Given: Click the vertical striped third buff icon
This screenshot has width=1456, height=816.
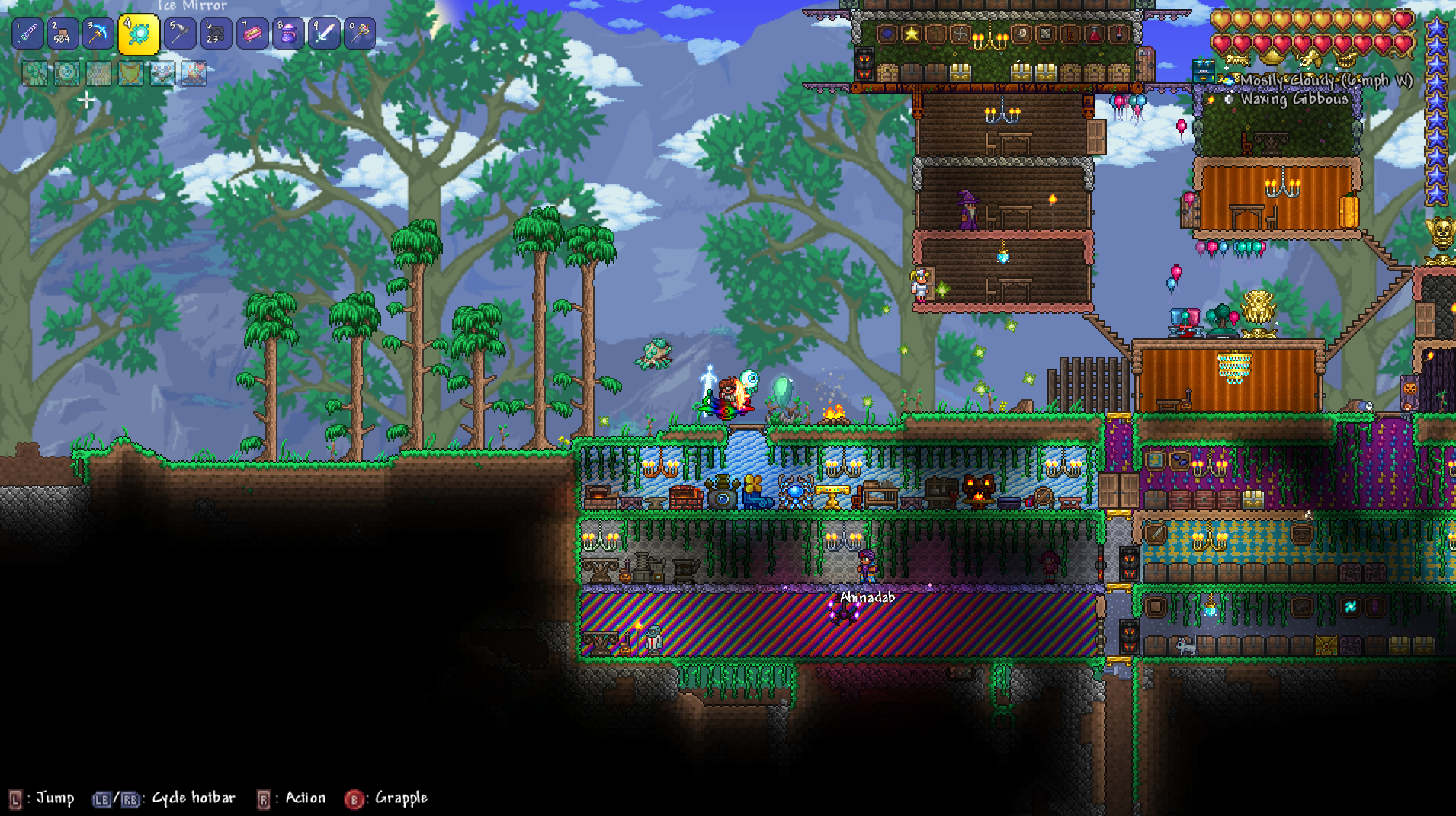Looking at the screenshot, I should [98, 73].
